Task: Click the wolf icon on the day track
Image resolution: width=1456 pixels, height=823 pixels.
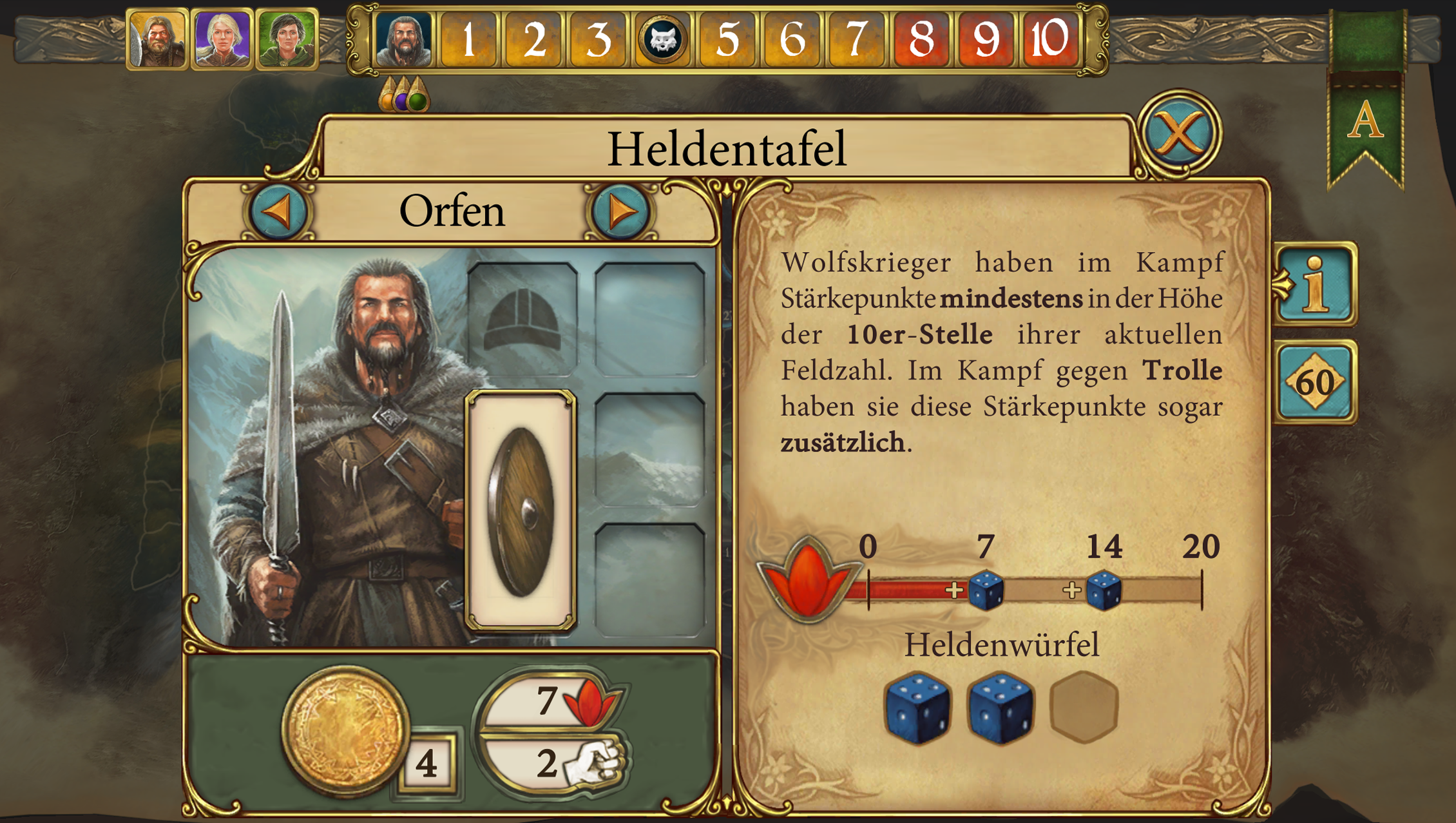Action: tap(662, 39)
